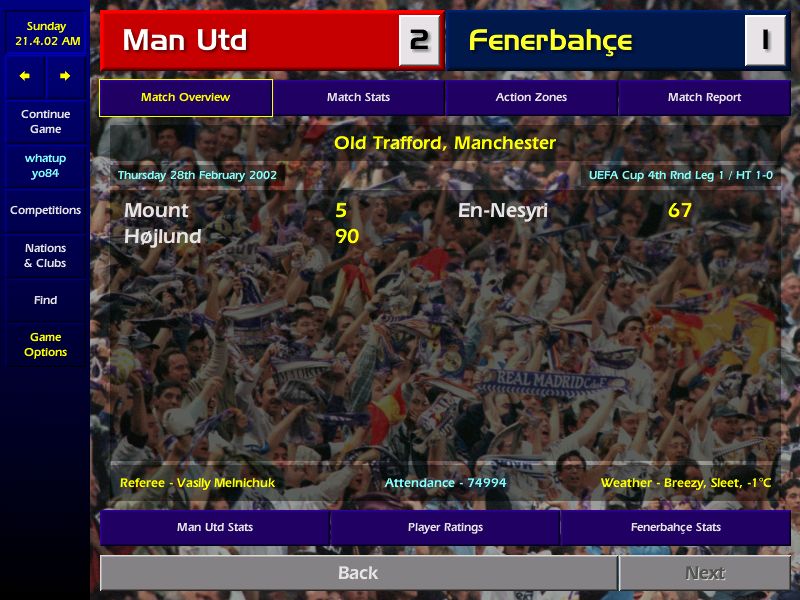Click the Continue Game button
The height and width of the screenshot is (600, 800).
(x=45, y=122)
